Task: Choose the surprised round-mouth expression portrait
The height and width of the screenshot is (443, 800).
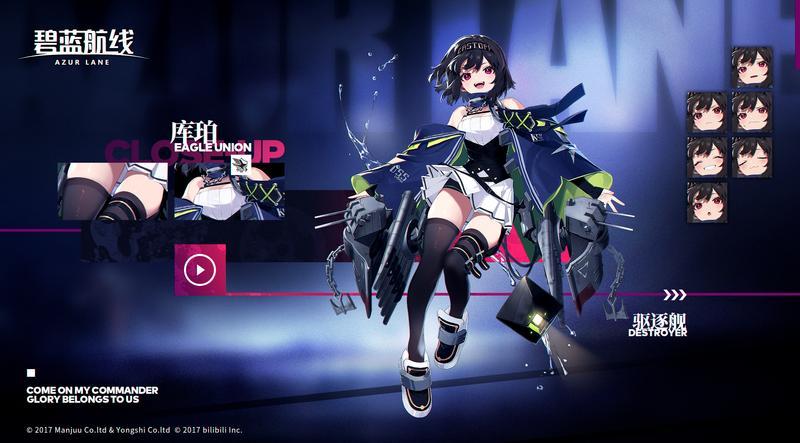Action: pos(706,203)
